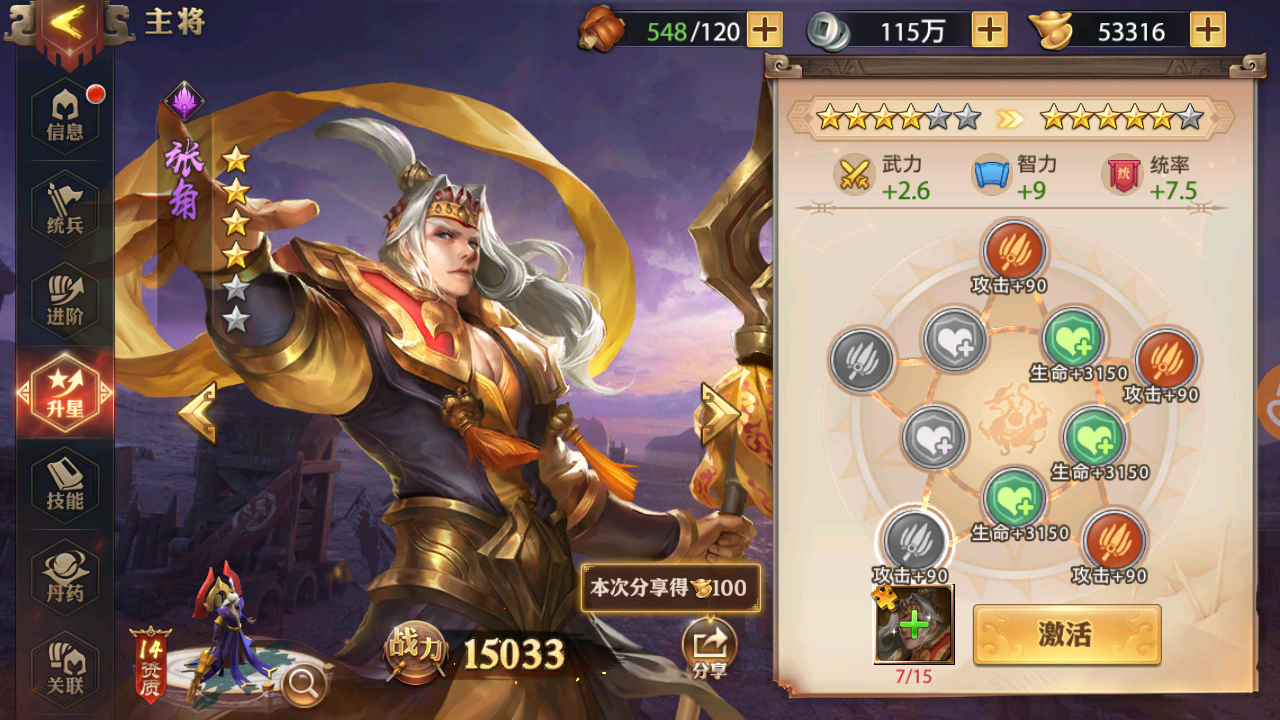Toggle the top 攻击+90 attack node
The image size is (1280, 720).
[1012, 250]
